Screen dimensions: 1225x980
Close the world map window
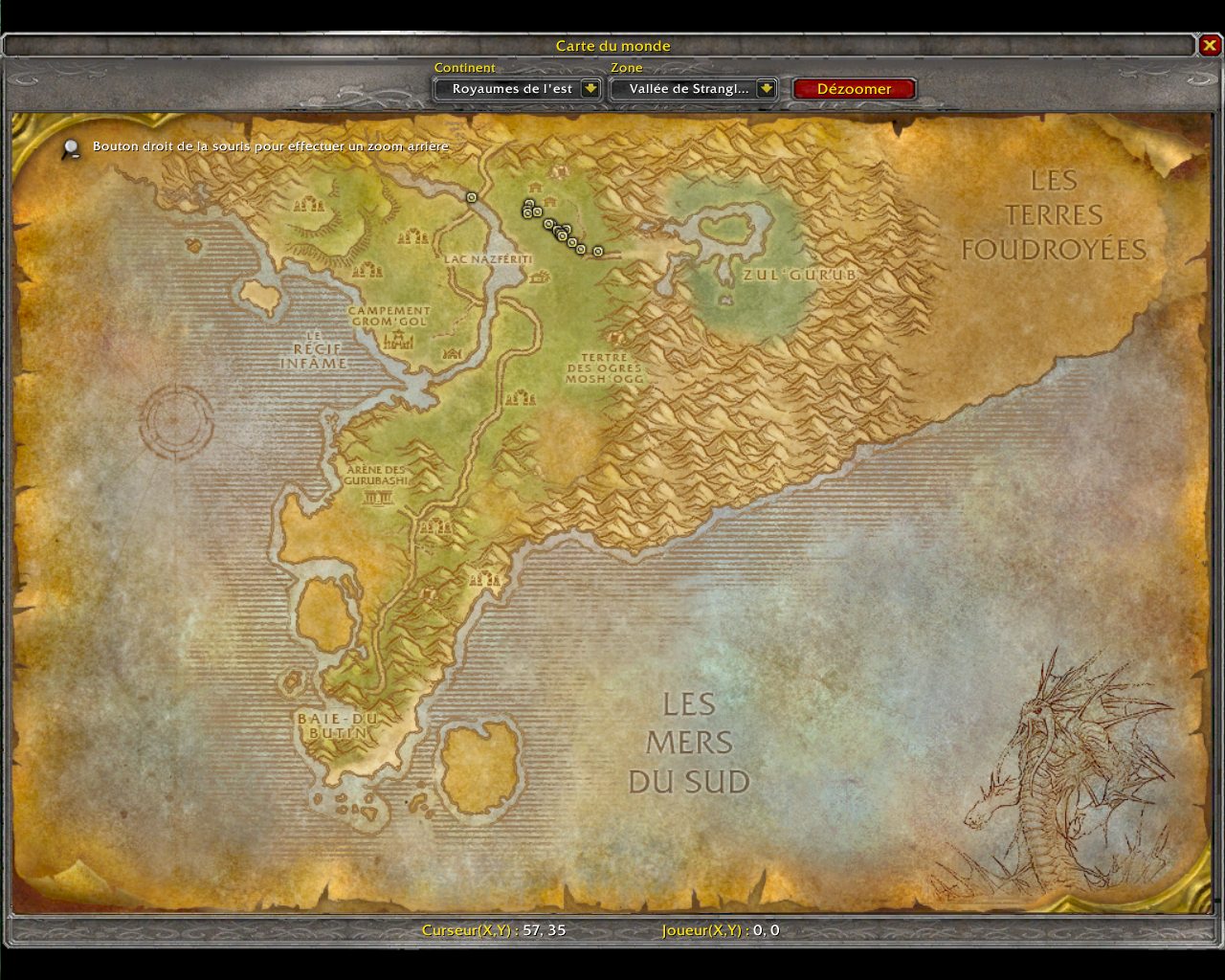1210,45
